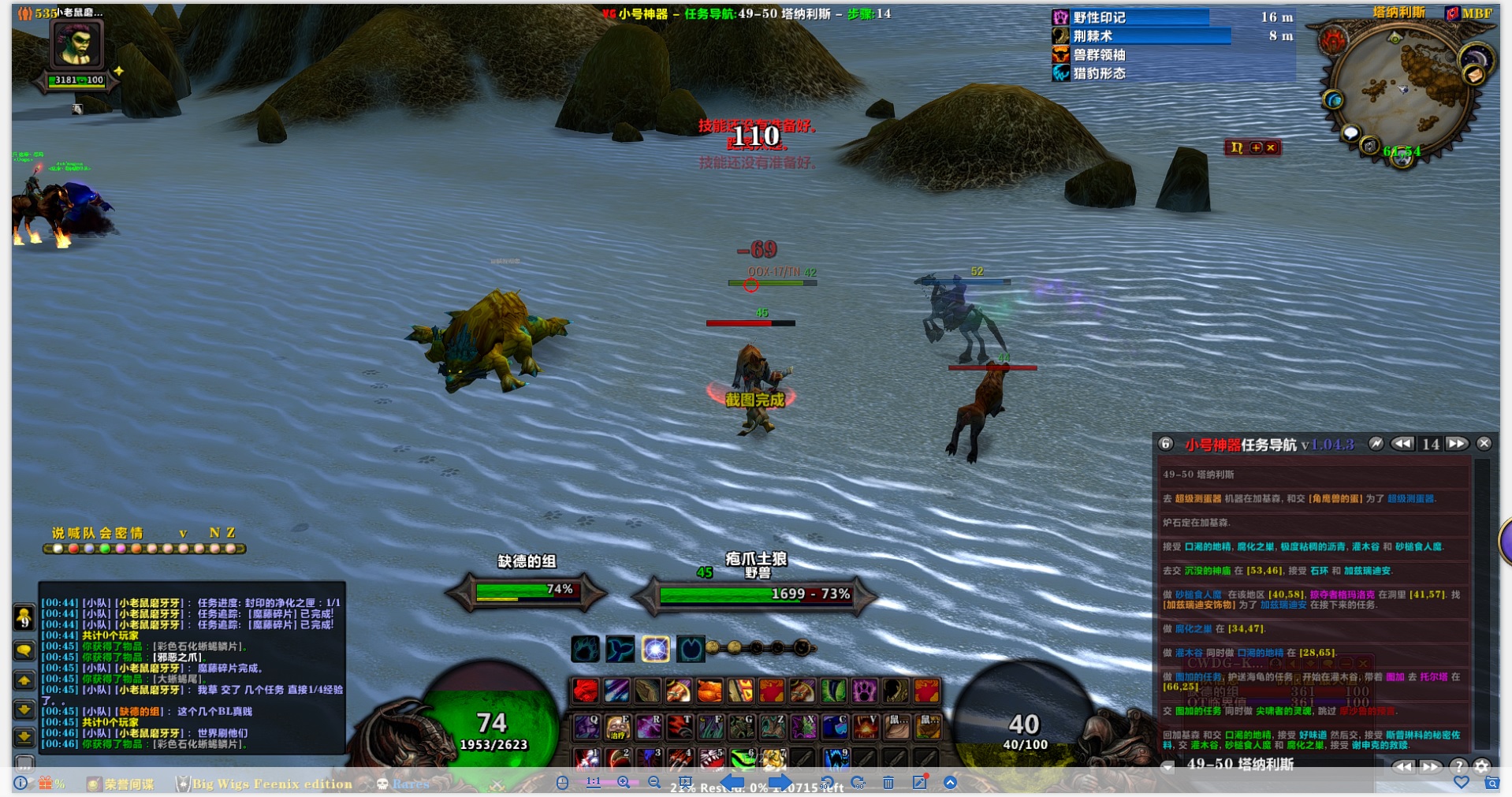Click the viewer's zoom-in magnifier
This screenshot has height=797, width=1512.
[624, 783]
